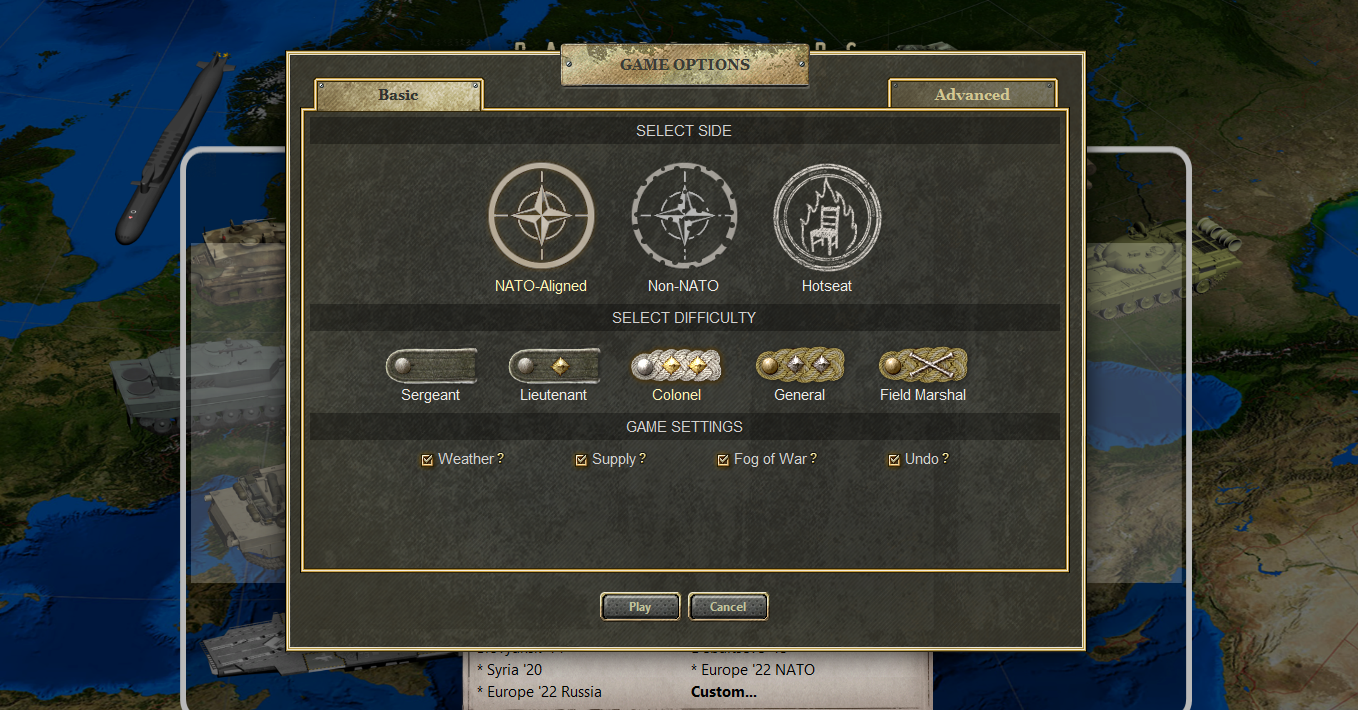This screenshot has width=1358, height=710.
Task: Select the Colonel difficulty insignia
Action: 677,366
